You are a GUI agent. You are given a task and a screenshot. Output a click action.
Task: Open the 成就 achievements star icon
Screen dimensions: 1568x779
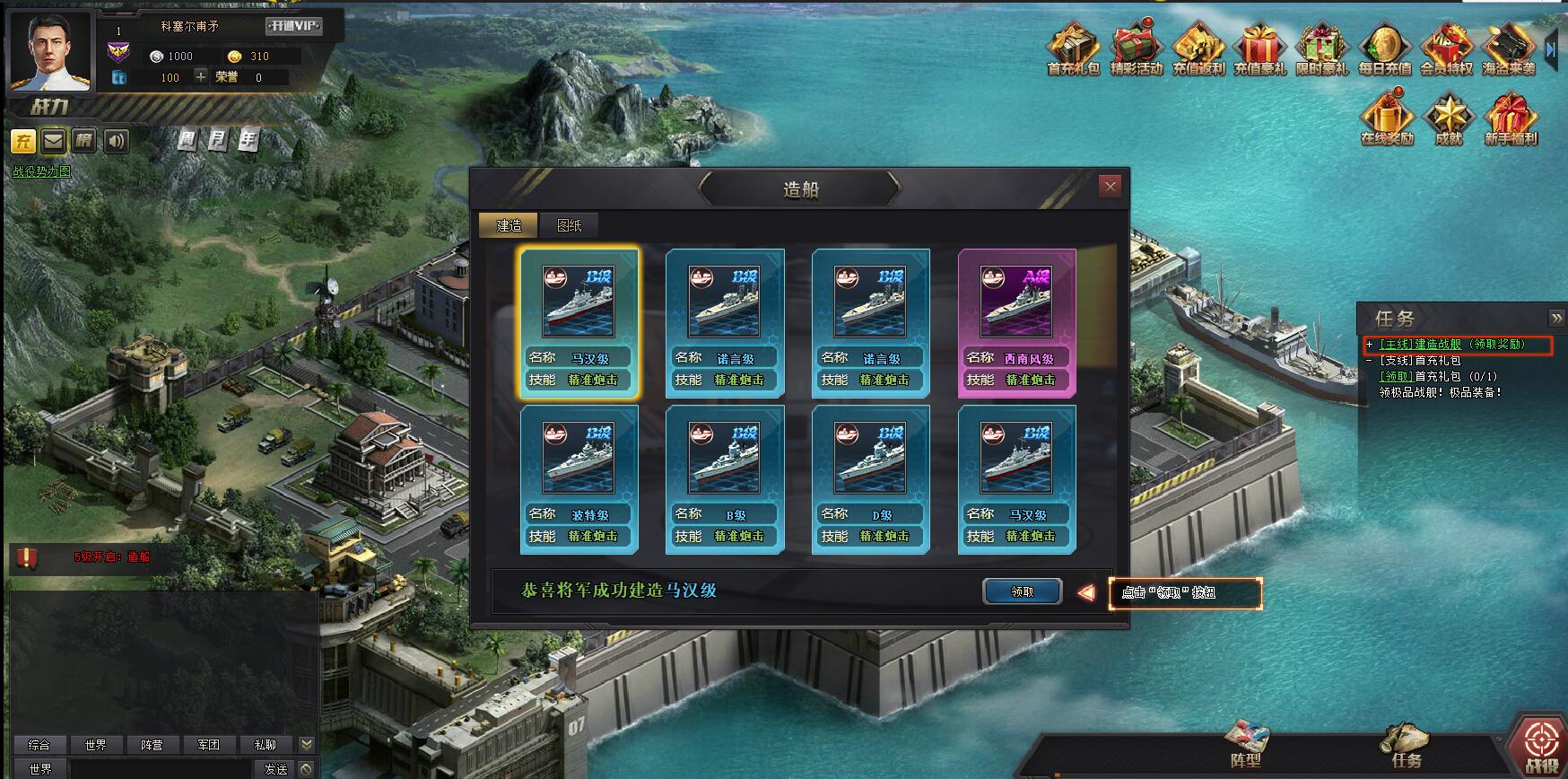(x=1449, y=118)
